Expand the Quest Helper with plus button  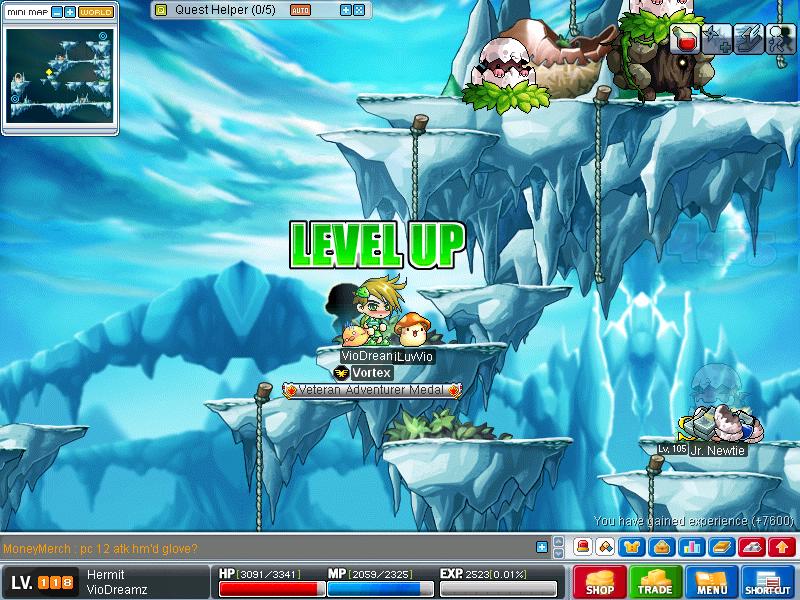346,10
